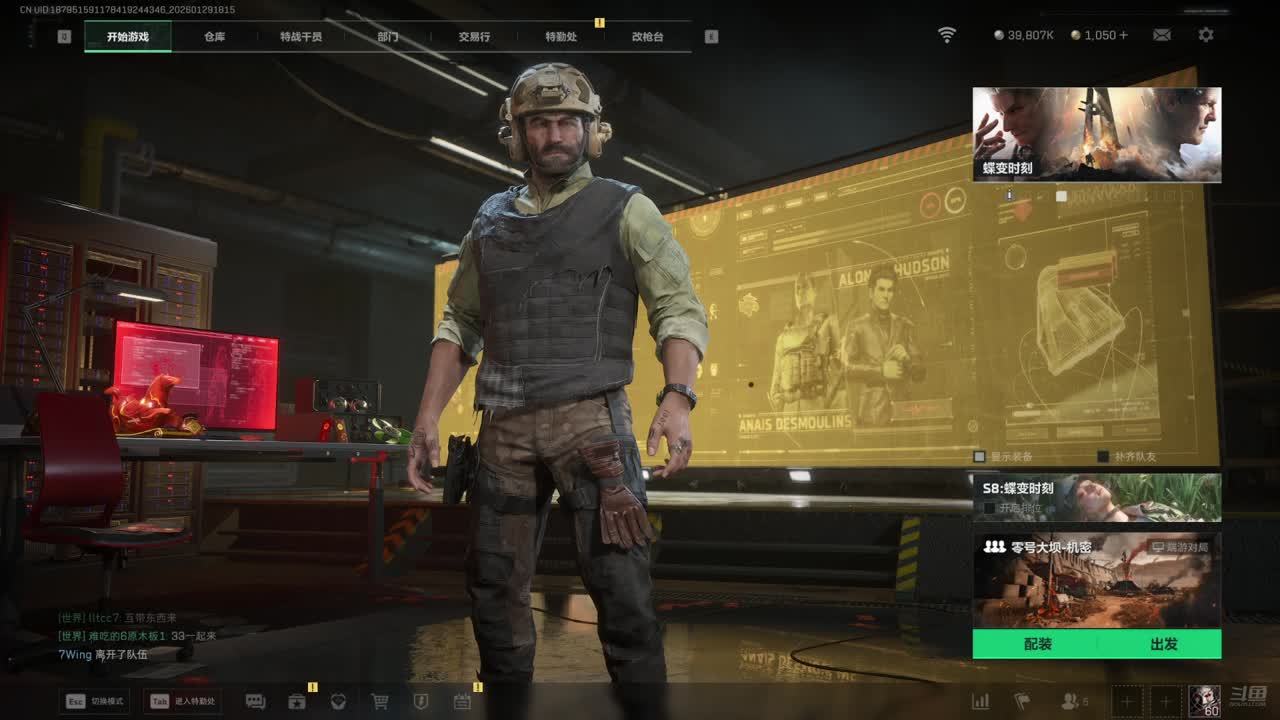The width and height of the screenshot is (1280, 720).
Task: Toggle the 补齐队友 (Fill Teammates) checkbox
Action: coord(1103,456)
